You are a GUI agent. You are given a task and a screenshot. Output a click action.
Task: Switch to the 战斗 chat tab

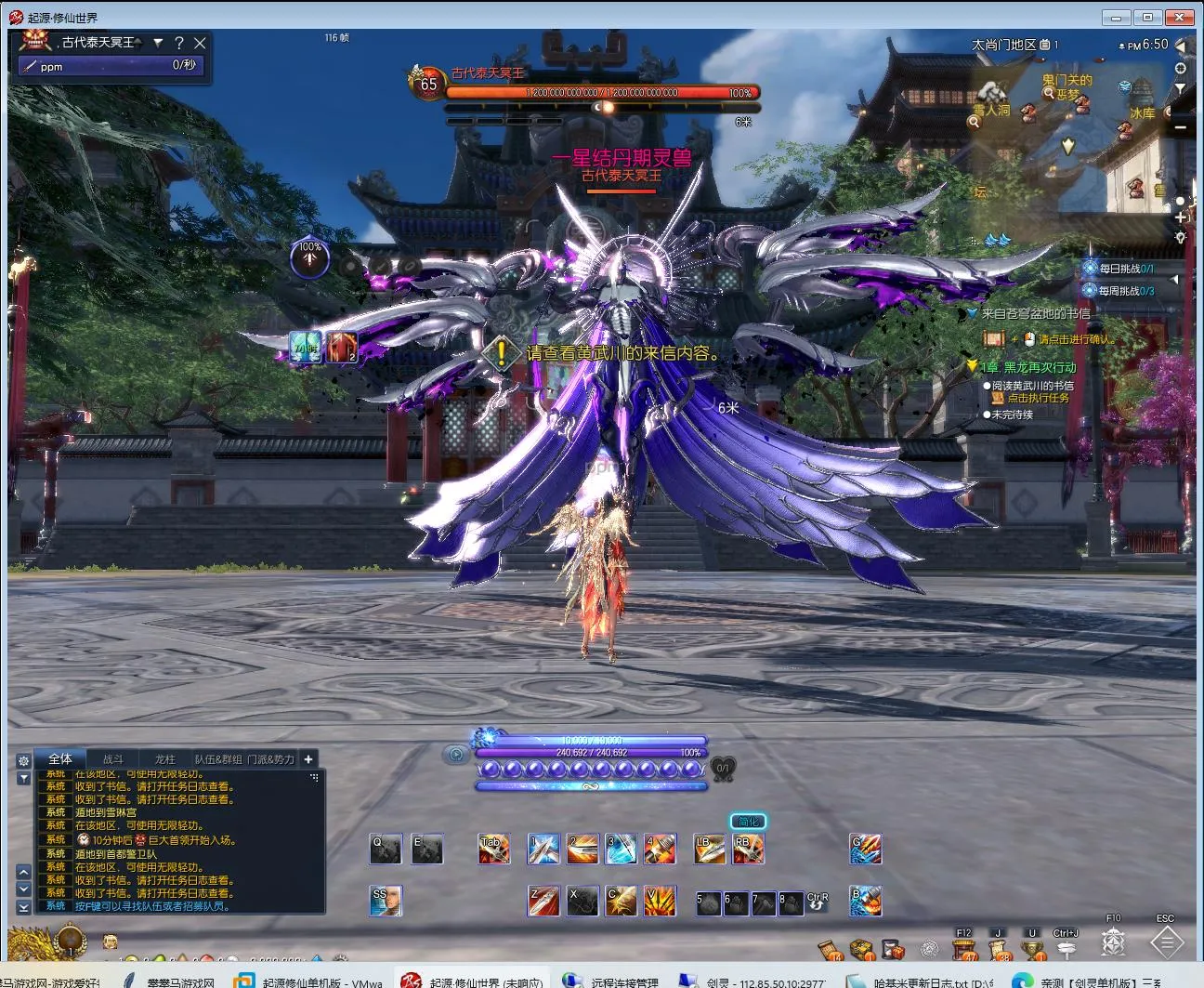[x=113, y=759]
